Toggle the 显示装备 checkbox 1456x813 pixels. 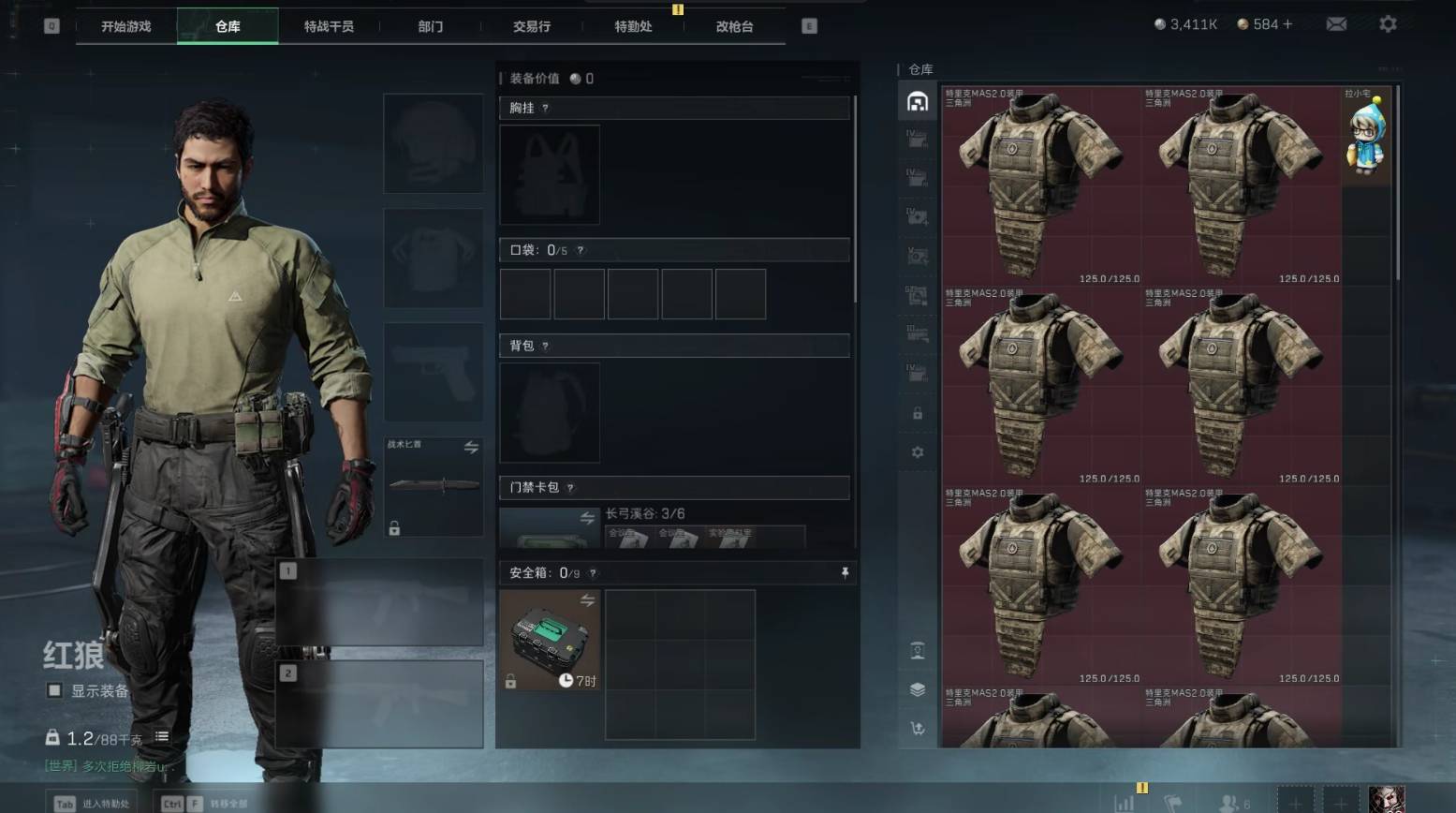click(x=55, y=690)
